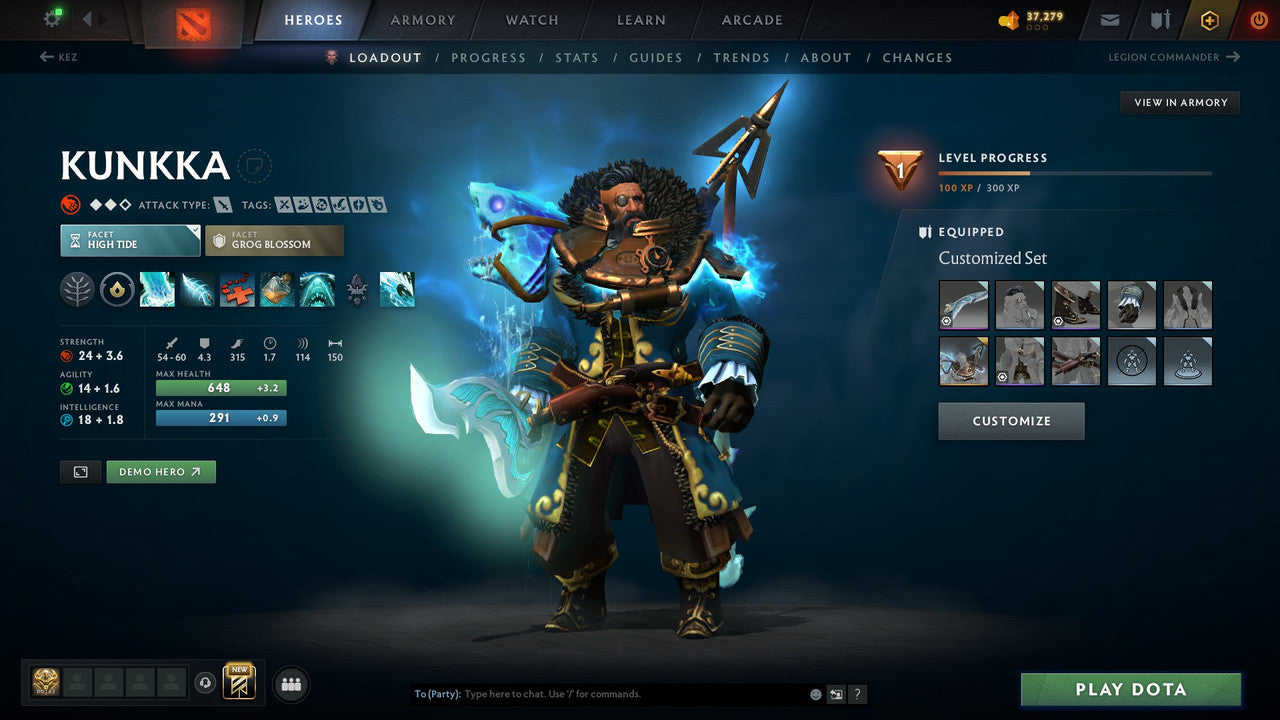The height and width of the screenshot is (720, 1280).
Task: Click the red power button icon
Action: 1258,20
